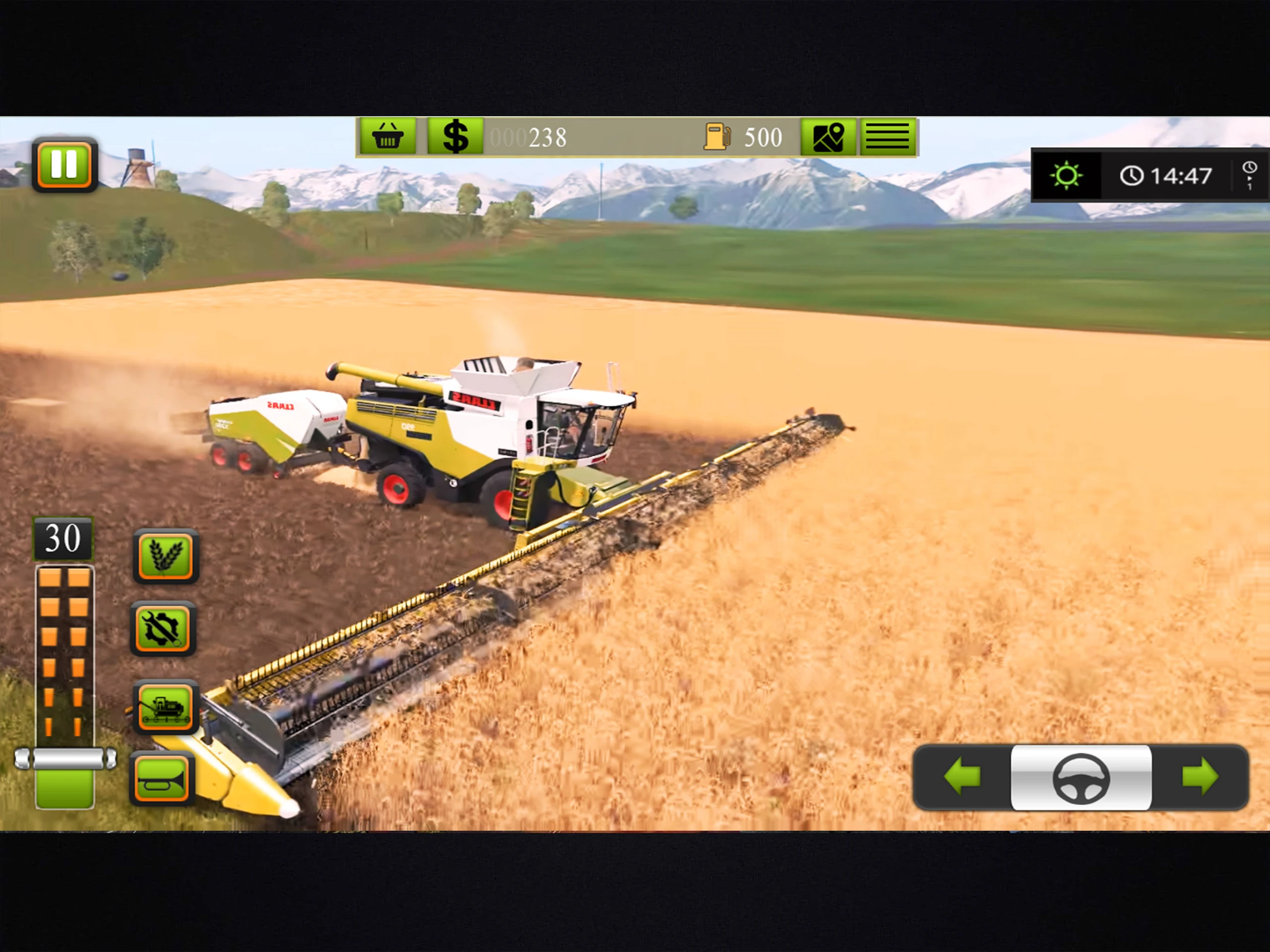Screen dimensions: 1270x952
Task: Click the small clock time-speed icon
Action: tap(1249, 175)
